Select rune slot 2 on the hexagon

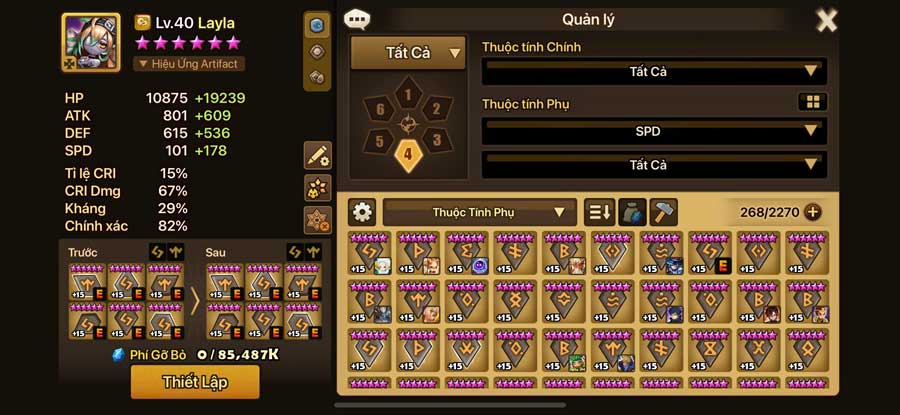435,109
